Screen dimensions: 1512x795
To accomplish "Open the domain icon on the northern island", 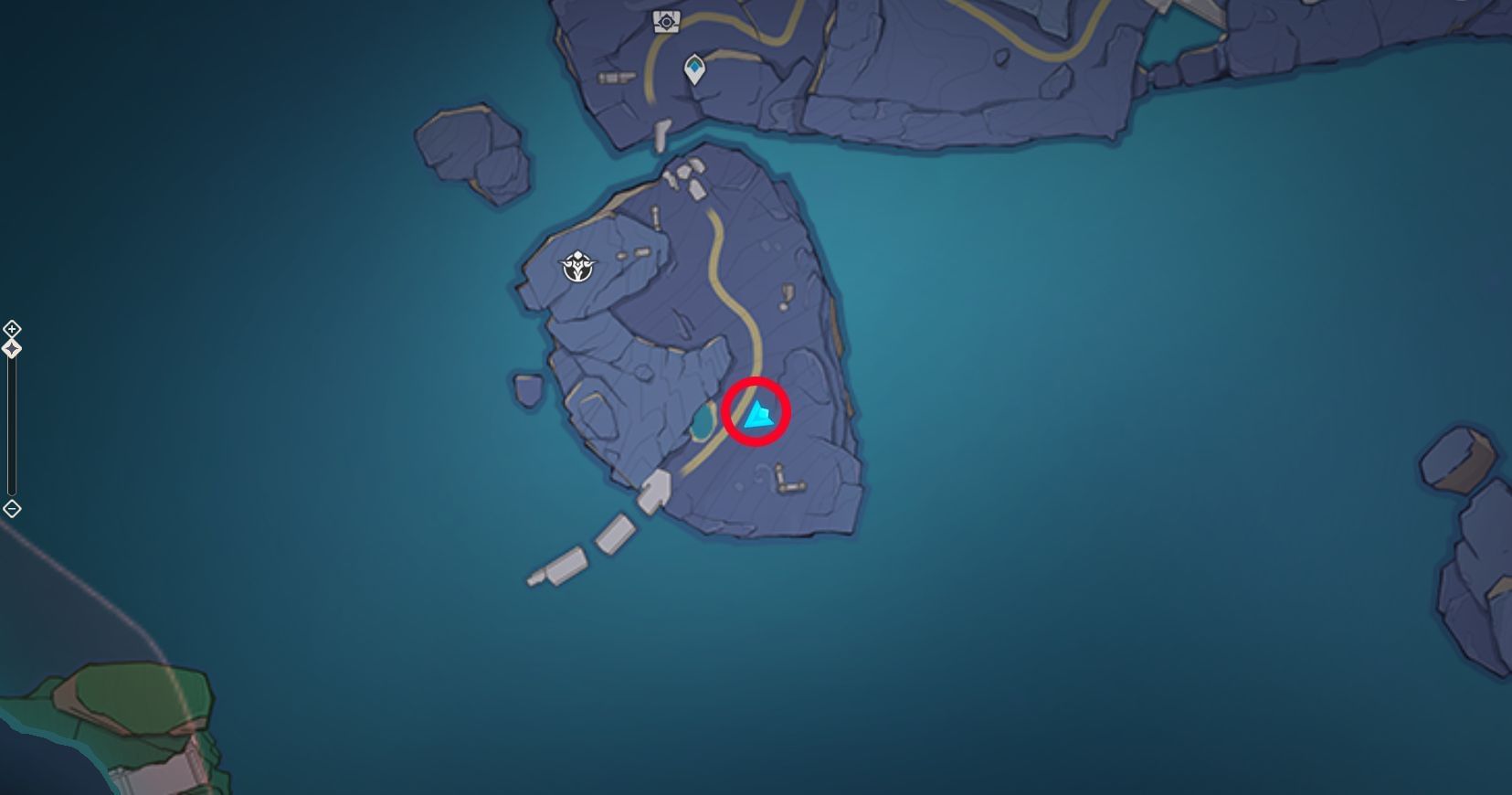I will [x=666, y=21].
